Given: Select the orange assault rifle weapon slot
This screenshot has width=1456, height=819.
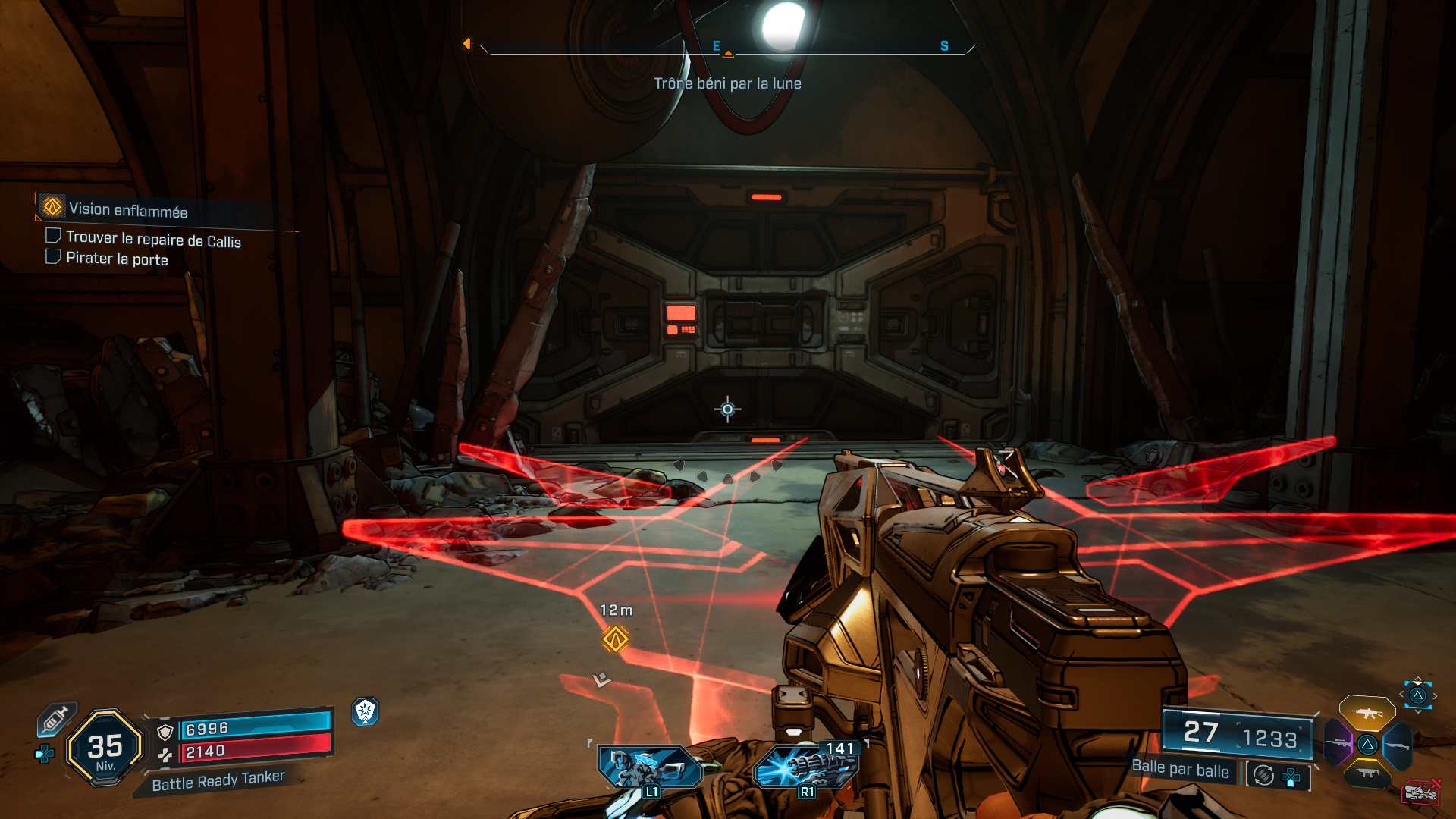Looking at the screenshot, I should tap(1367, 713).
